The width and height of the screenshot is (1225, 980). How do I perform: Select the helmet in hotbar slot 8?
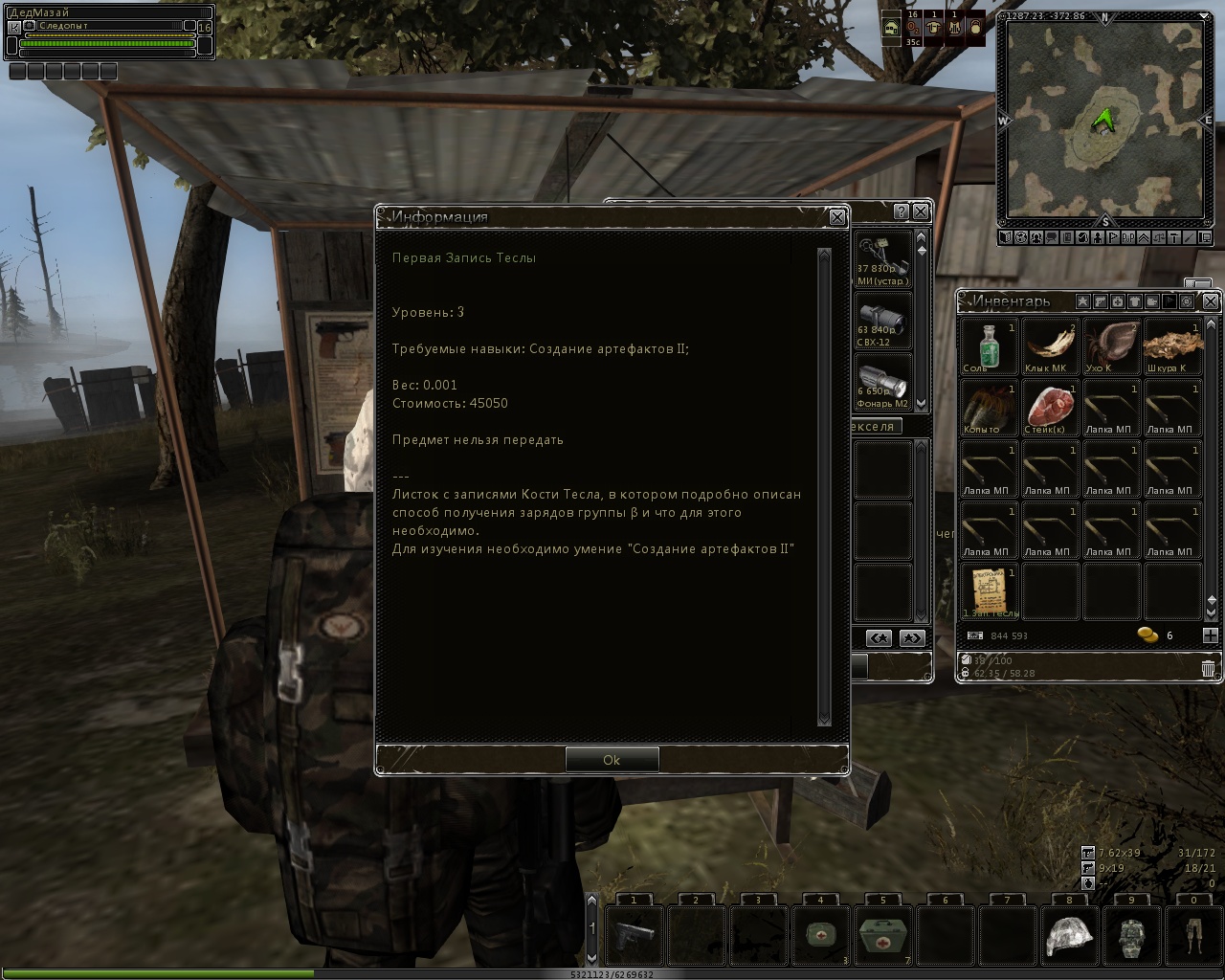point(1070,935)
